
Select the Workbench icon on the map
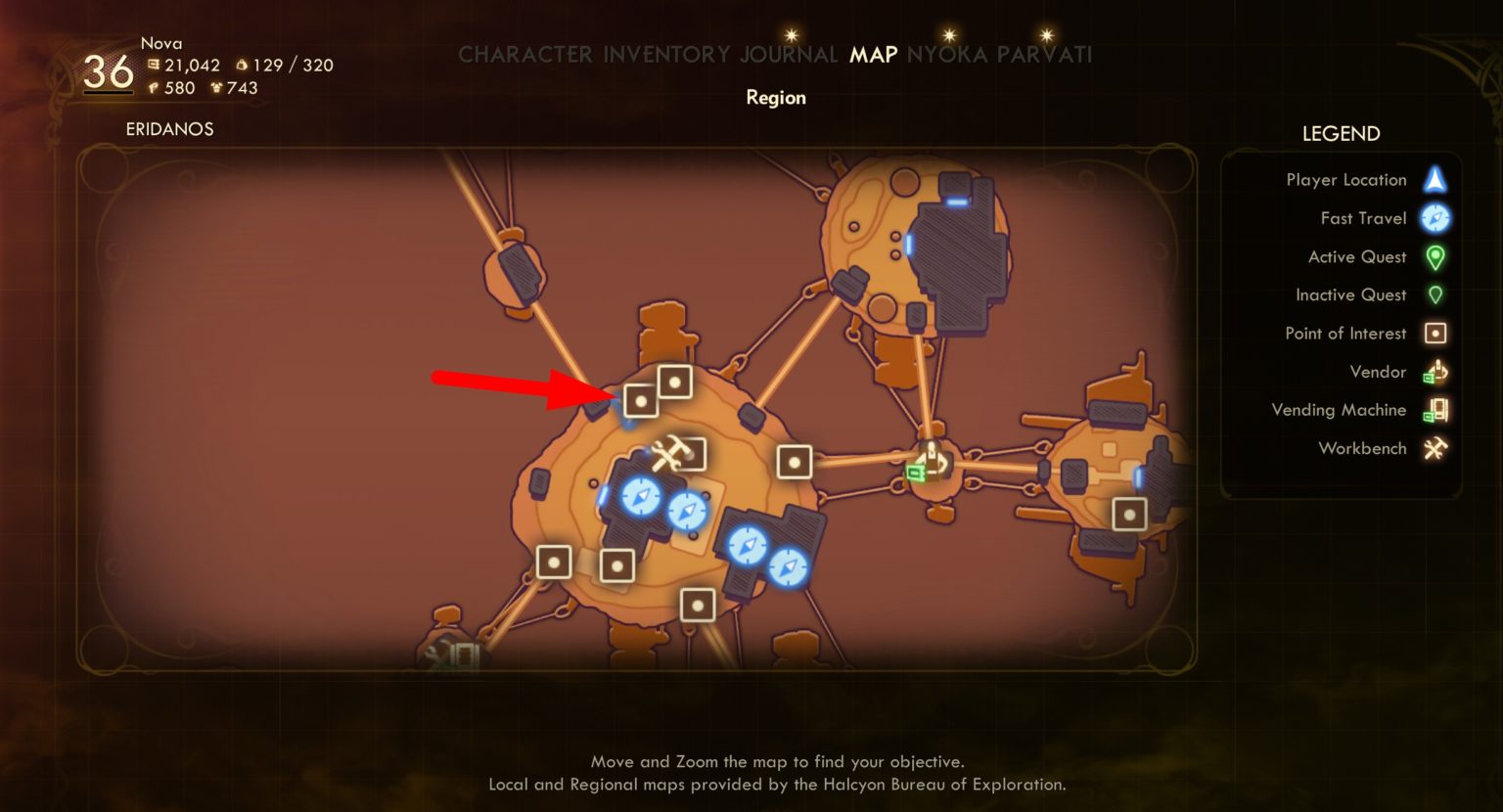click(668, 451)
